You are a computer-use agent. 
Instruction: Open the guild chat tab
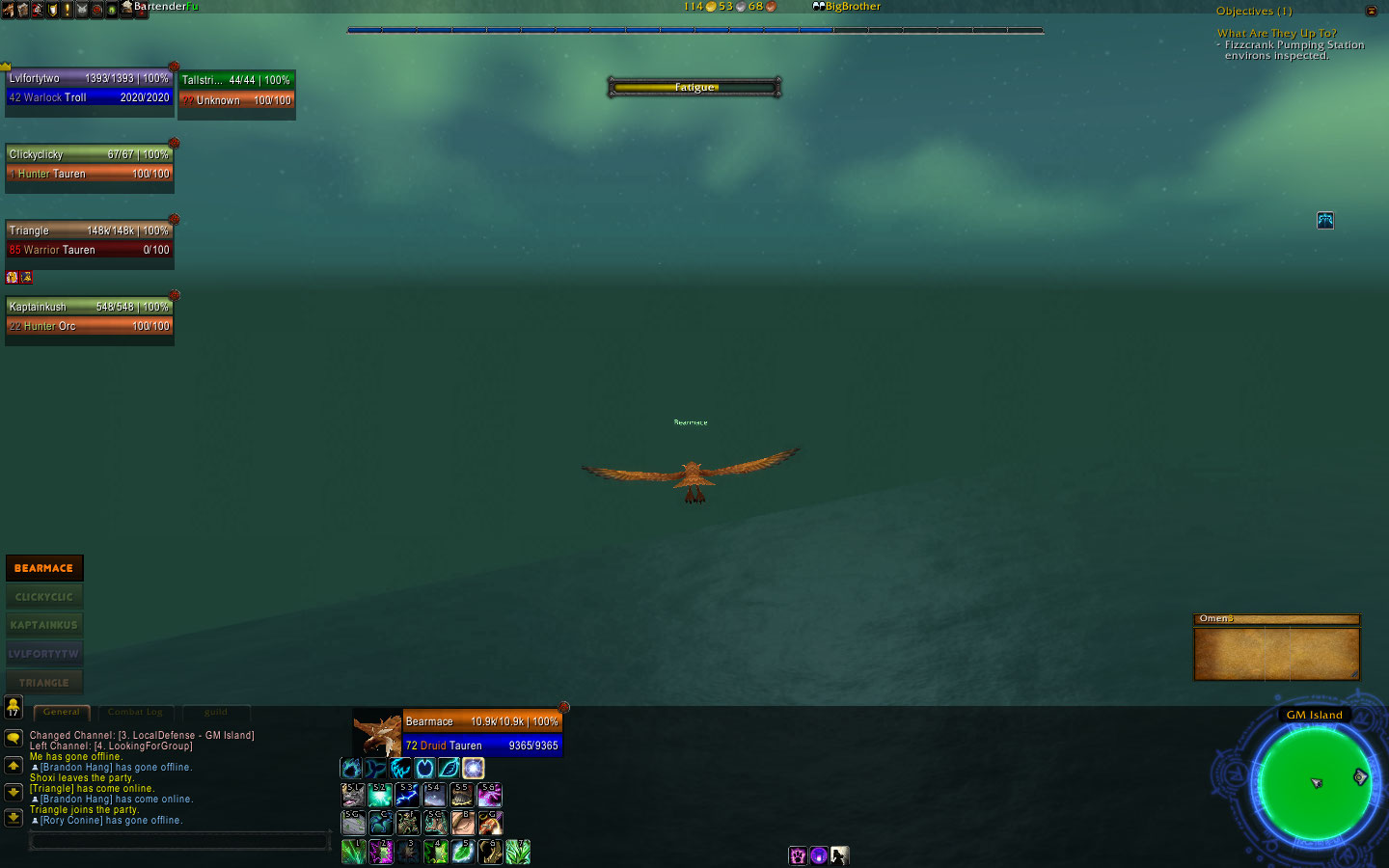(216, 713)
